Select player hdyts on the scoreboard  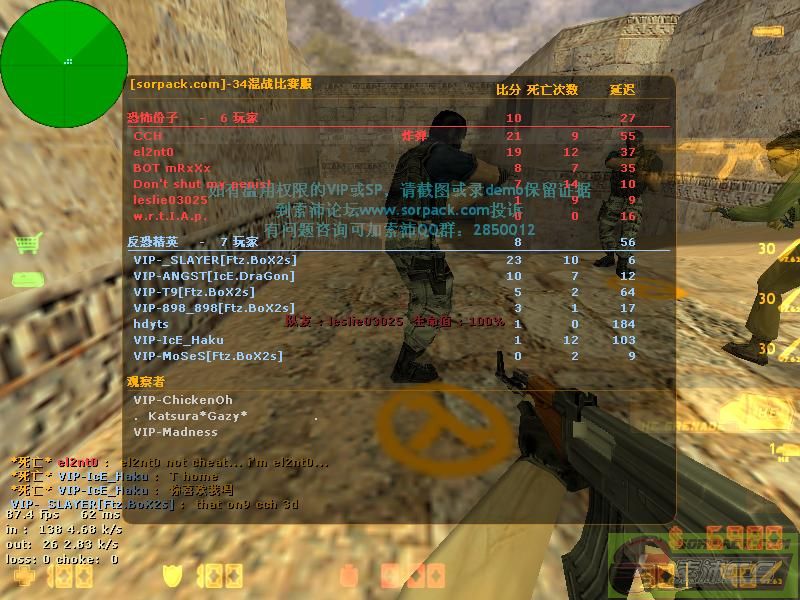[x=151, y=324]
